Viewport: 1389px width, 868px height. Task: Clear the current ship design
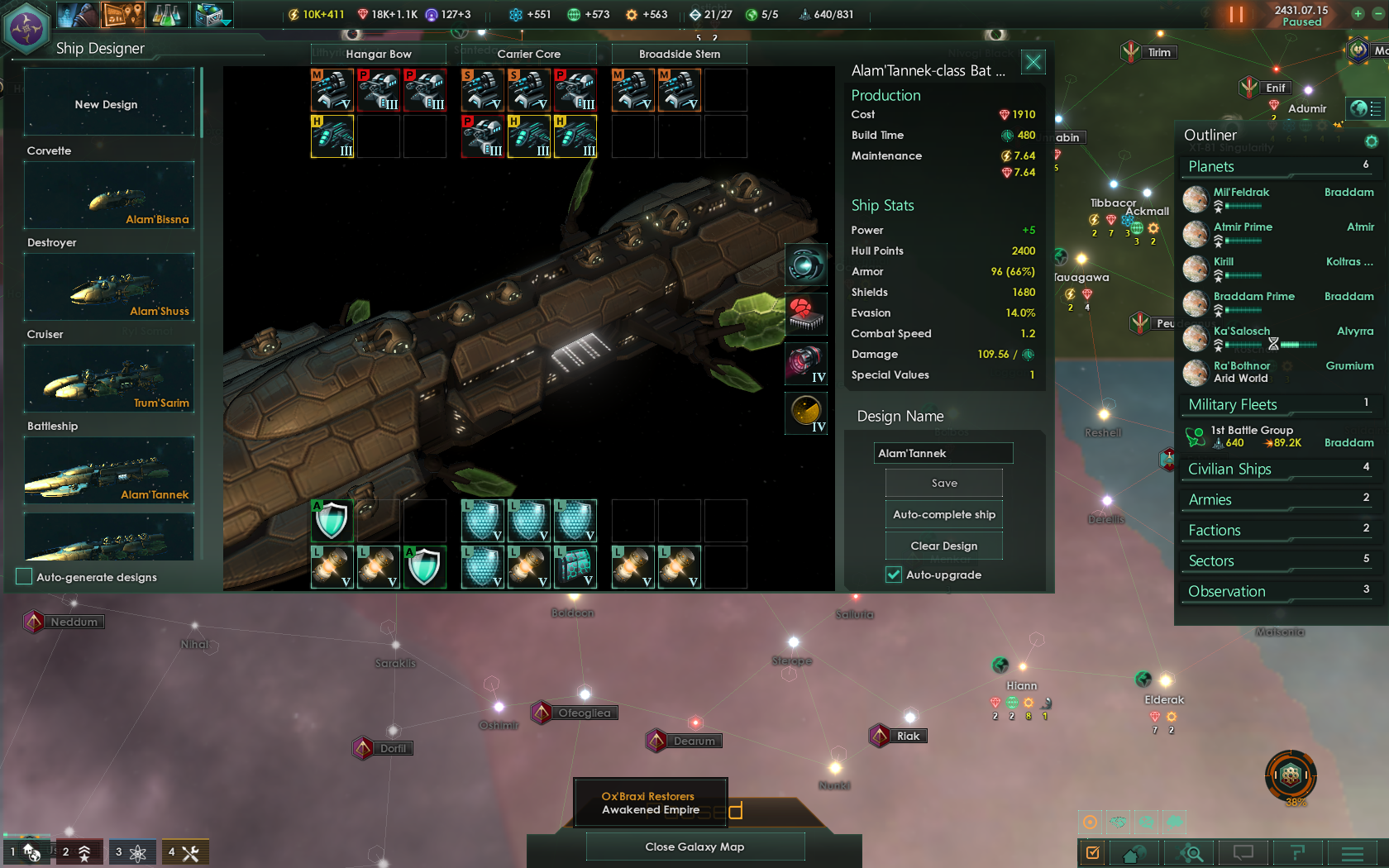(x=943, y=546)
